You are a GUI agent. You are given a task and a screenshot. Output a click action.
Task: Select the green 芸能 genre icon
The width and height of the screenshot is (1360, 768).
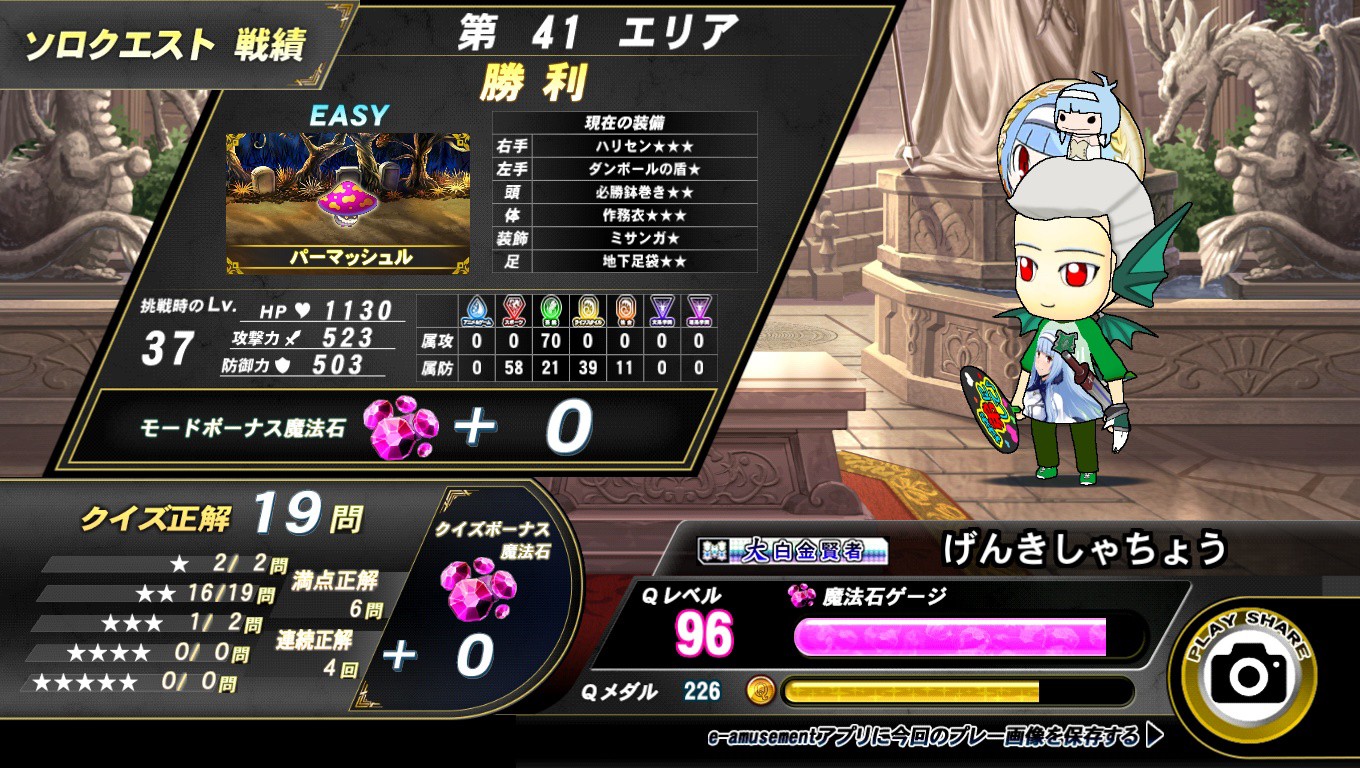(551, 310)
